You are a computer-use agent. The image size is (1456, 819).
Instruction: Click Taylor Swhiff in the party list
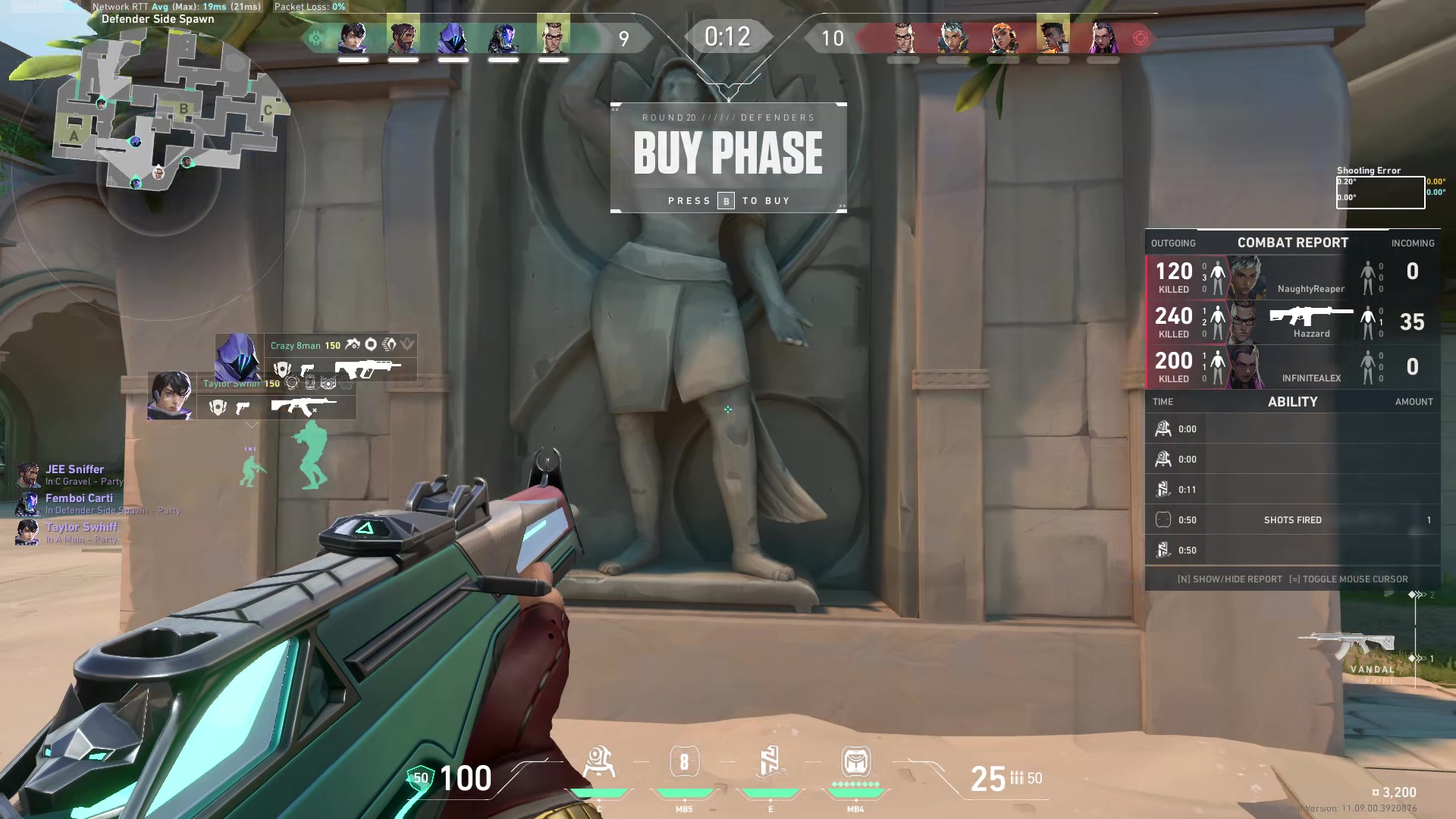(81, 528)
